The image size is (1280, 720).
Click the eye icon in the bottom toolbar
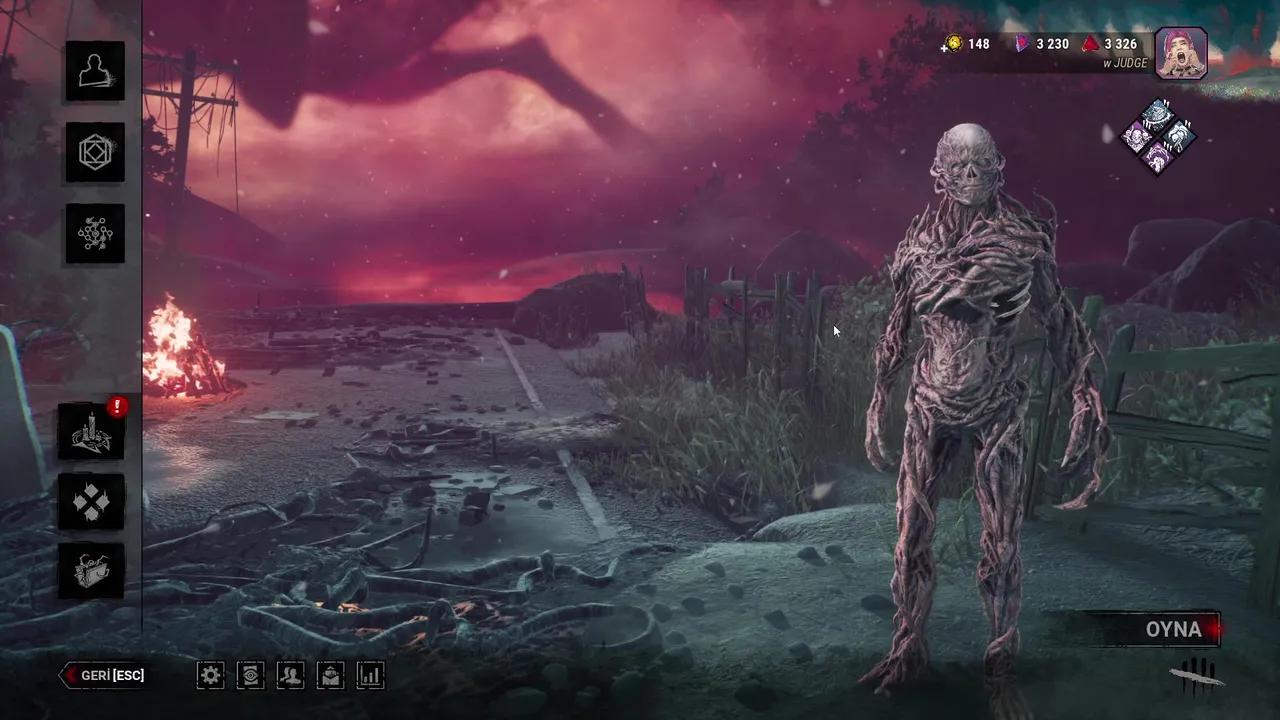pos(250,675)
